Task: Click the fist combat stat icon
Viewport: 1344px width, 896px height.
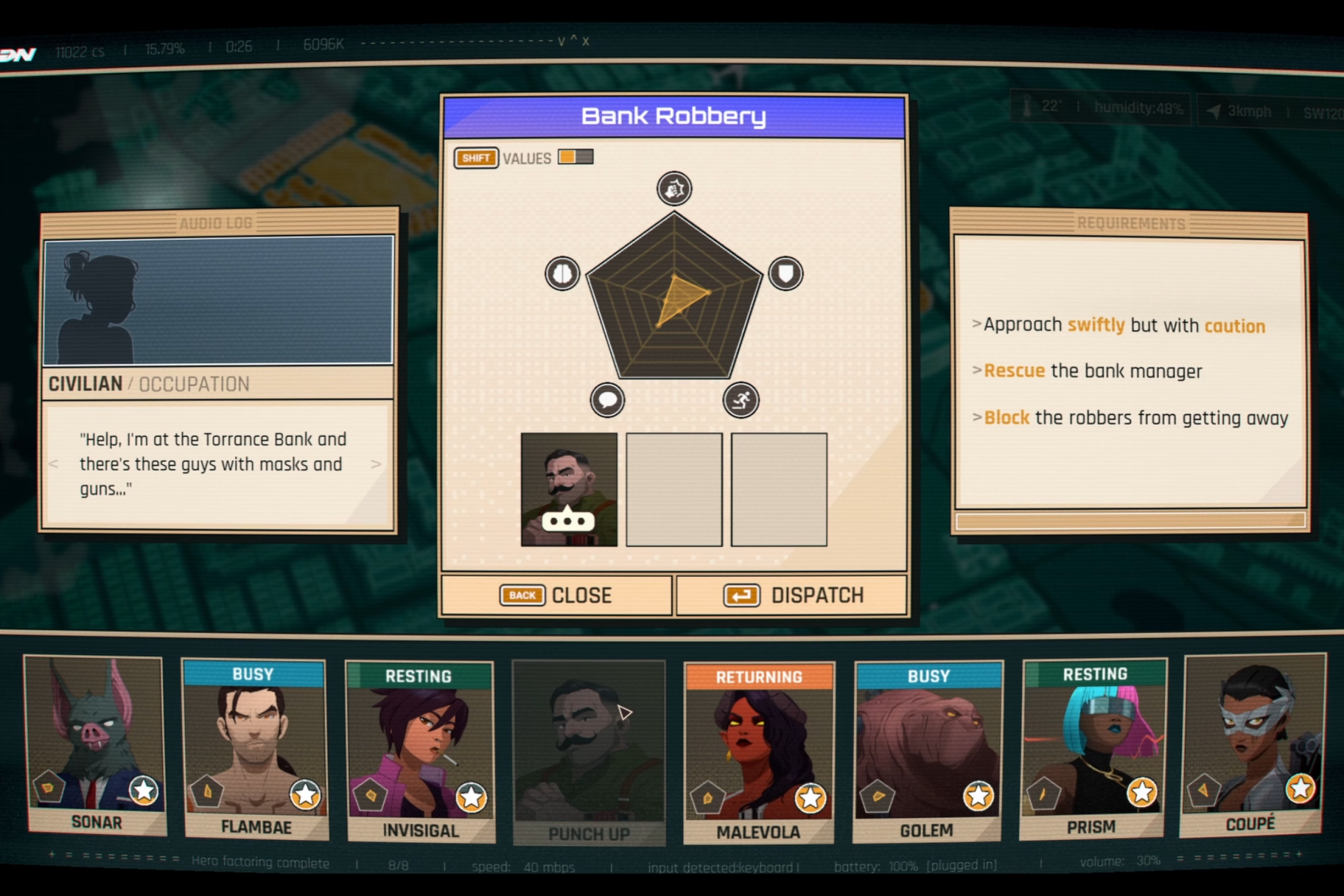Action: [x=674, y=189]
